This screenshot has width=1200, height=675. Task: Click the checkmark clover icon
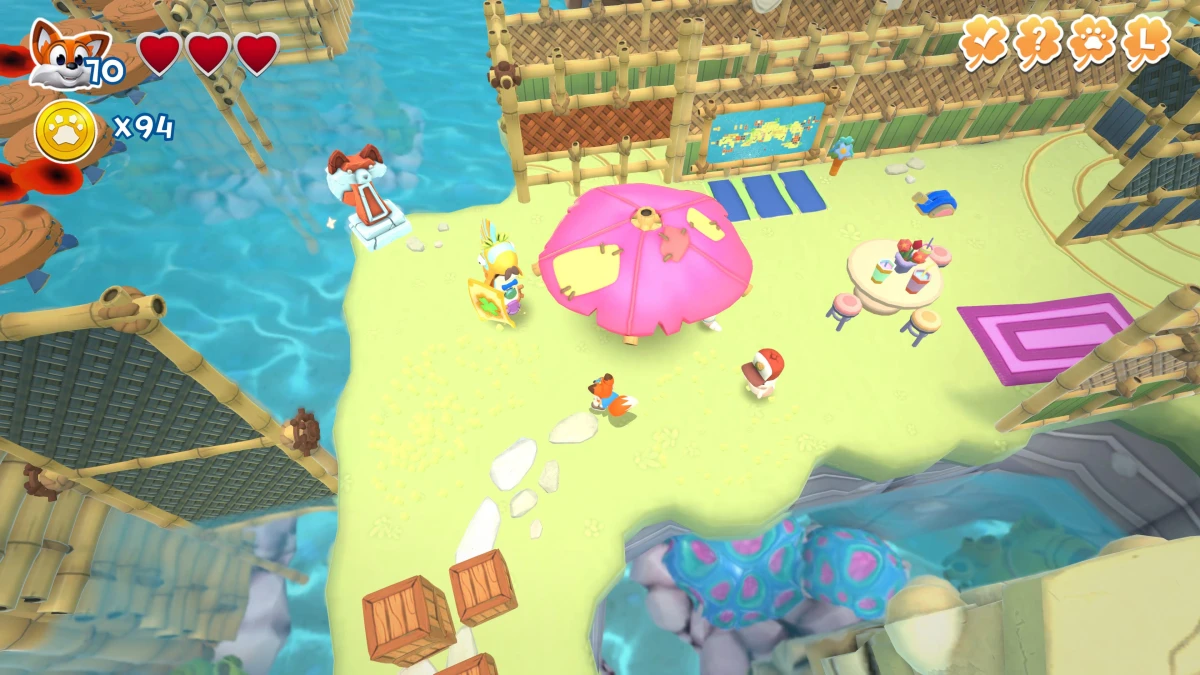[985, 41]
